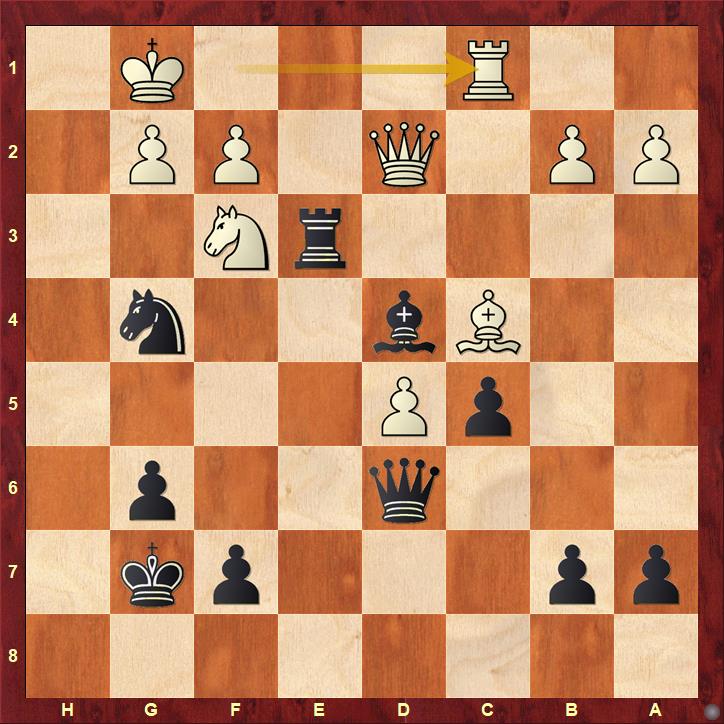Pick the white bishop on c4
Image resolution: width=724 pixels, height=724 pixels.
(x=489, y=323)
